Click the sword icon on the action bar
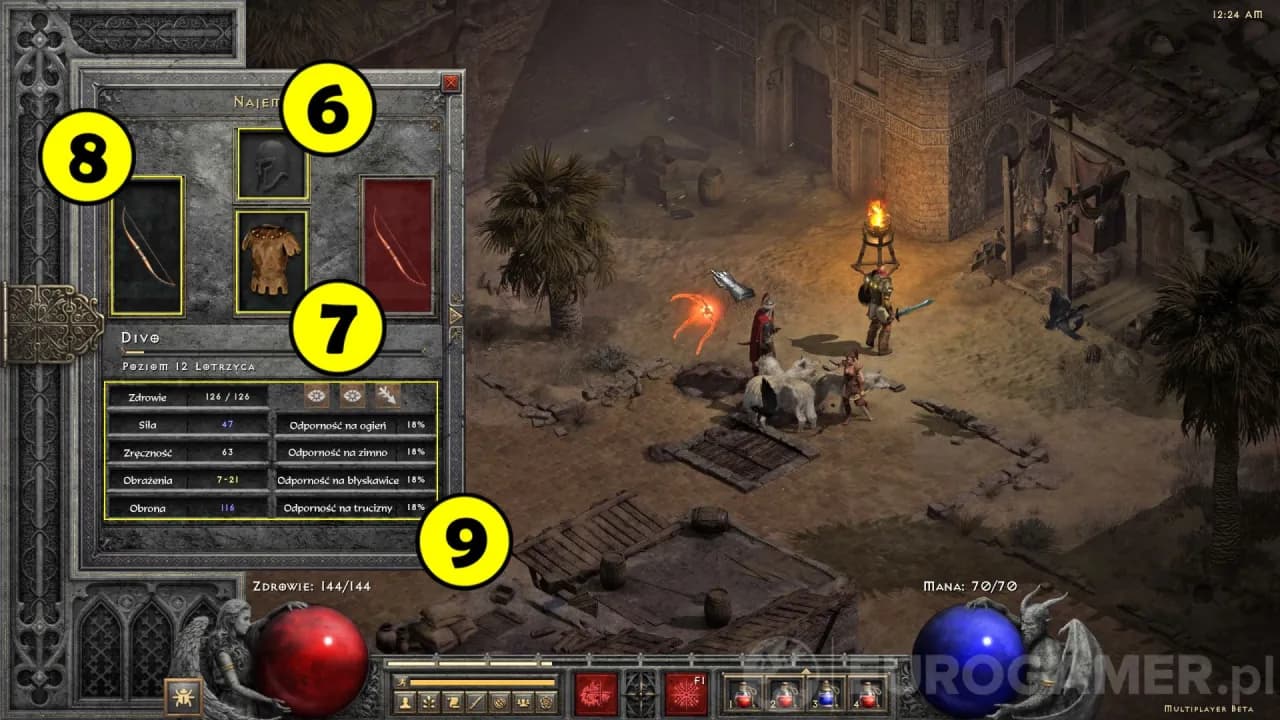The height and width of the screenshot is (720, 1280). [x=474, y=700]
